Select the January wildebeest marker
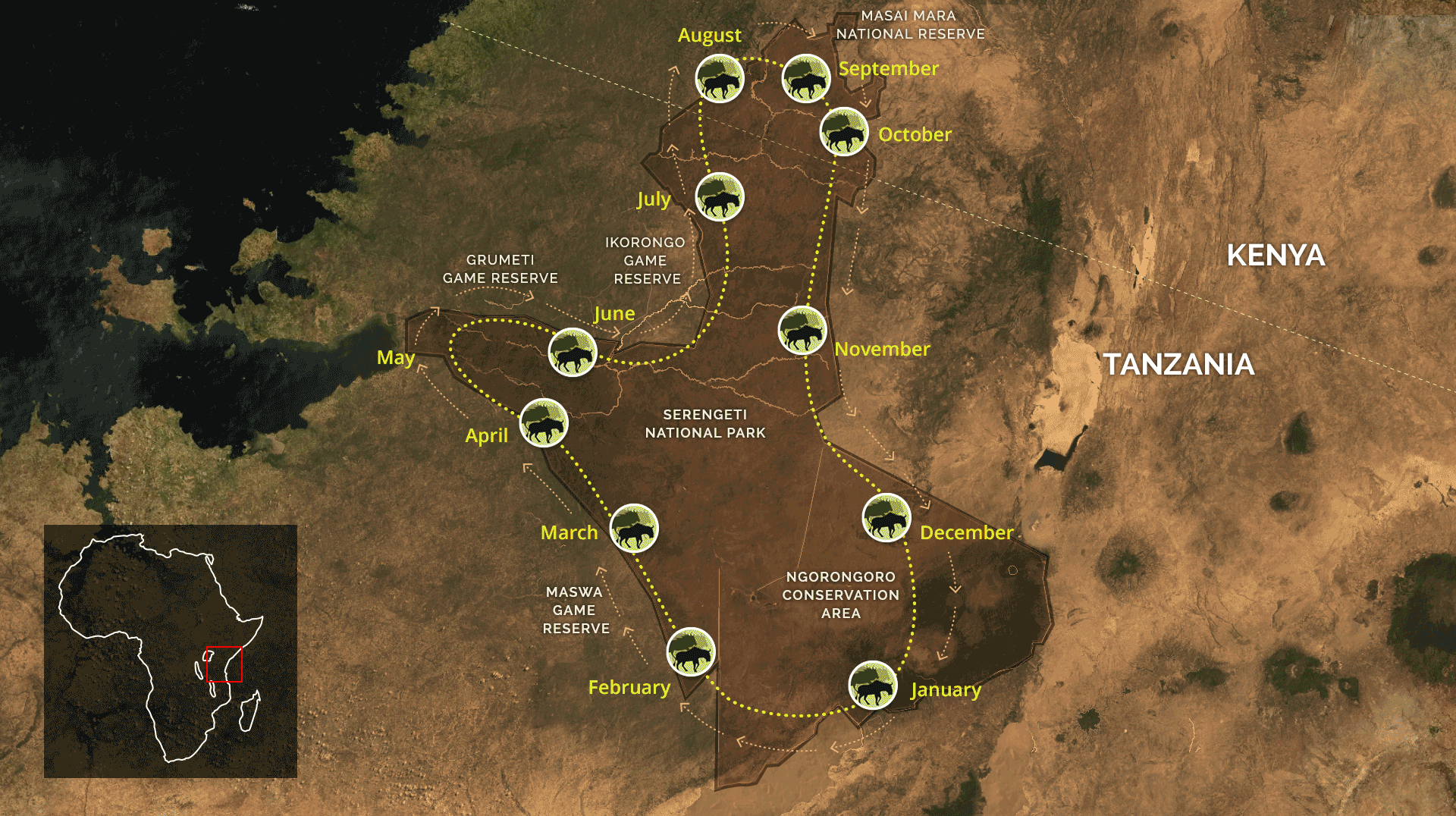The height and width of the screenshot is (816, 1456). (x=873, y=685)
